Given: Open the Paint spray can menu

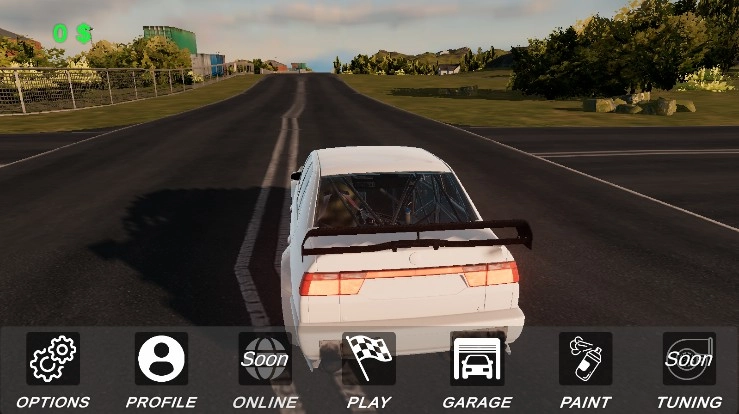Looking at the screenshot, I should pyautogui.click(x=585, y=359).
